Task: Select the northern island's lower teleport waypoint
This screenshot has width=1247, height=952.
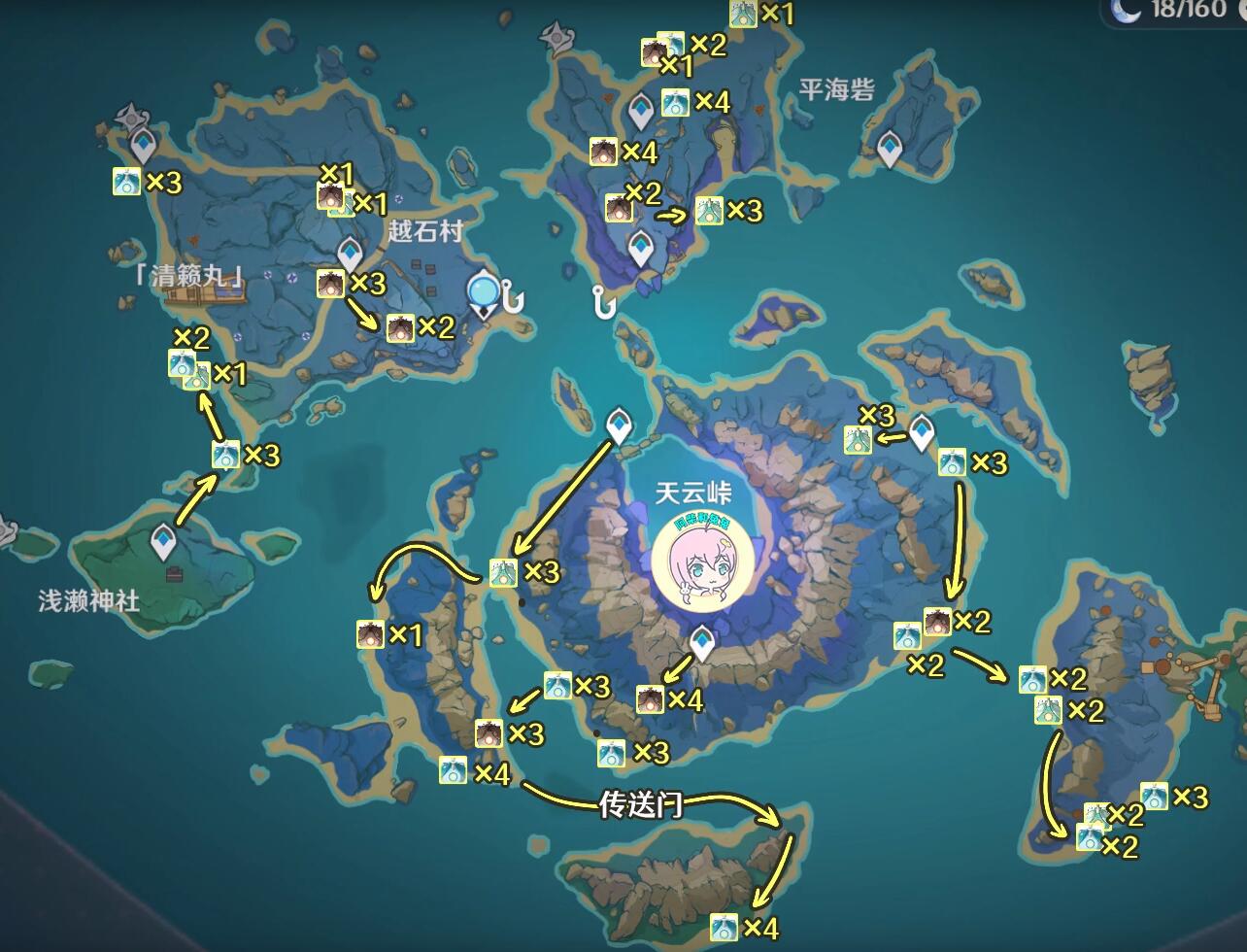Action: click(x=640, y=248)
